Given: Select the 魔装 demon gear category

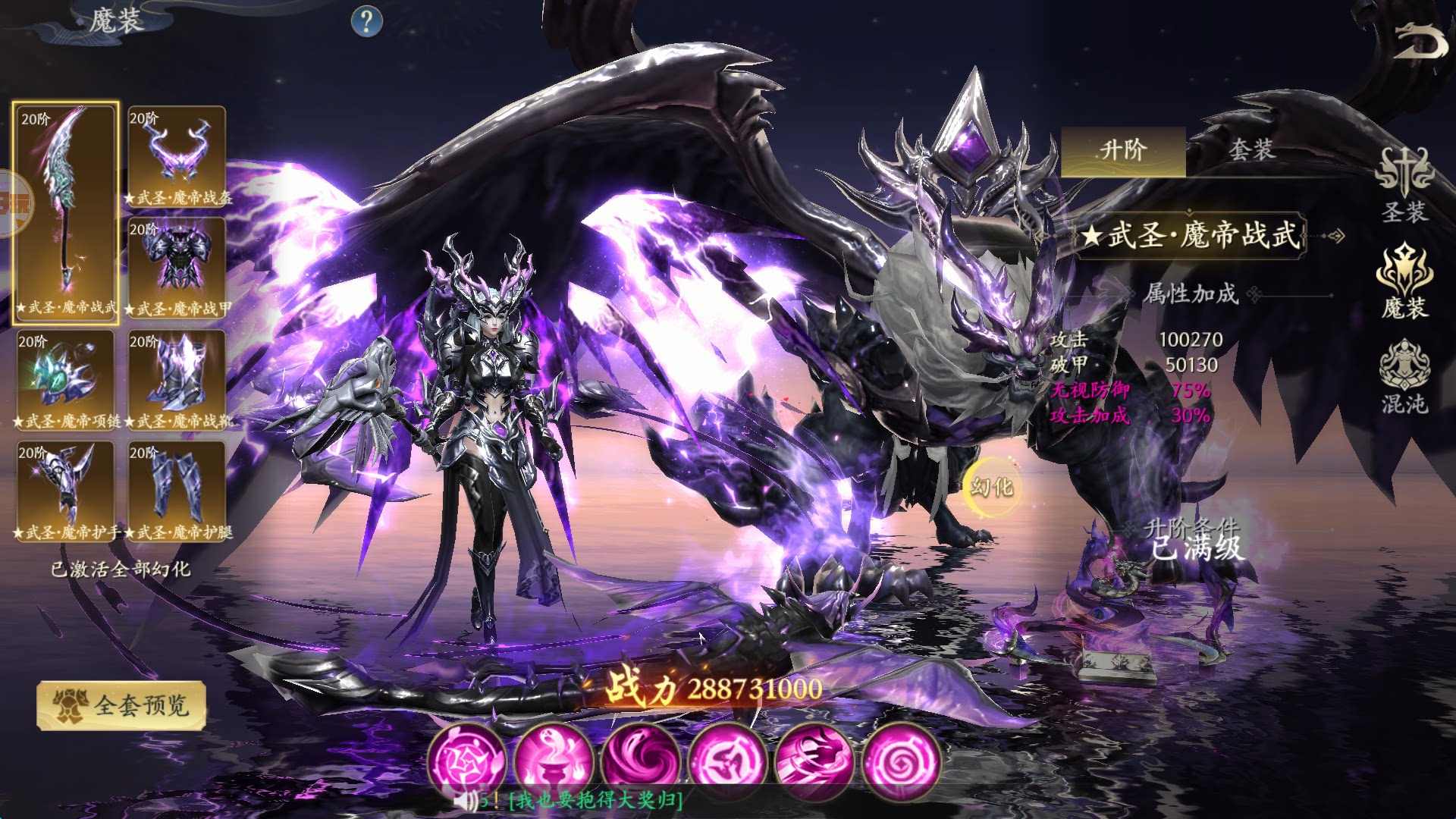Looking at the screenshot, I should [x=1404, y=282].
